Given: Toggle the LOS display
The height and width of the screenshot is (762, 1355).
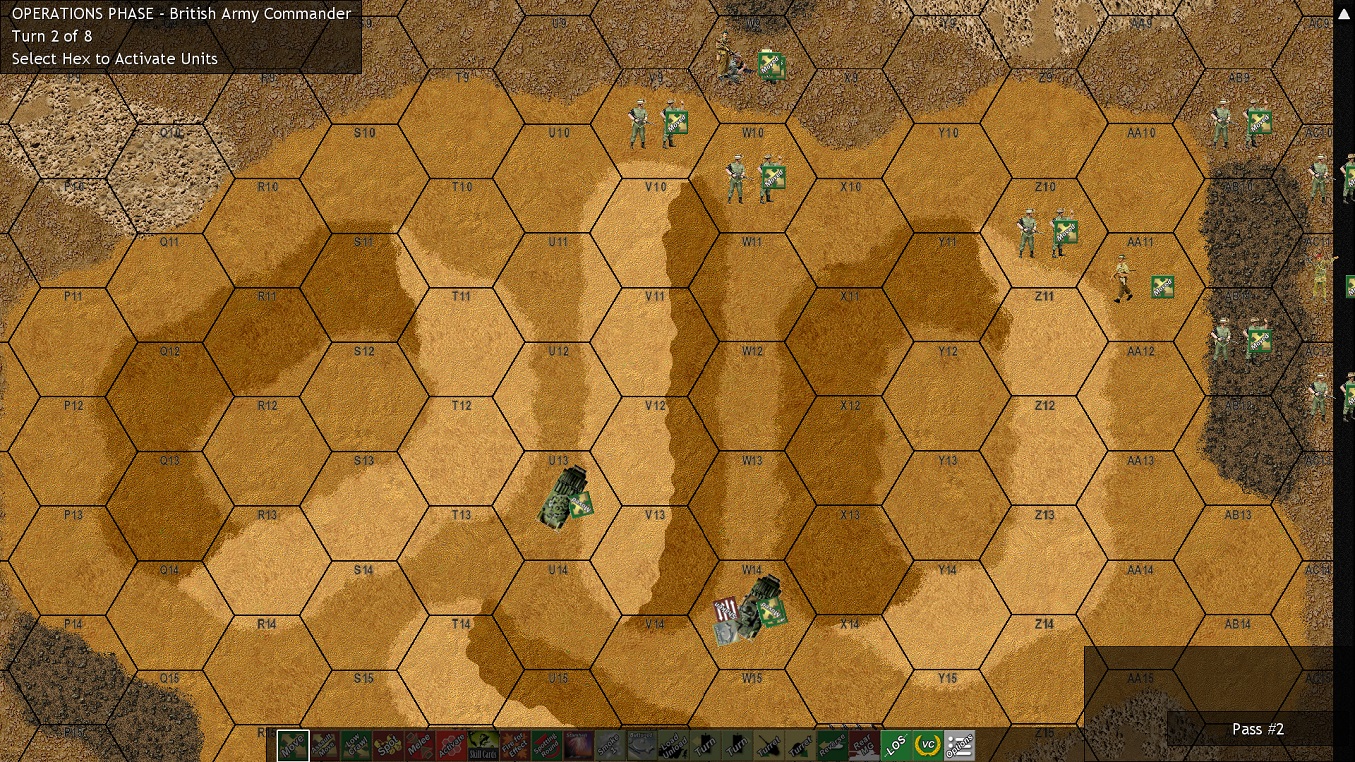Looking at the screenshot, I should (x=897, y=744).
